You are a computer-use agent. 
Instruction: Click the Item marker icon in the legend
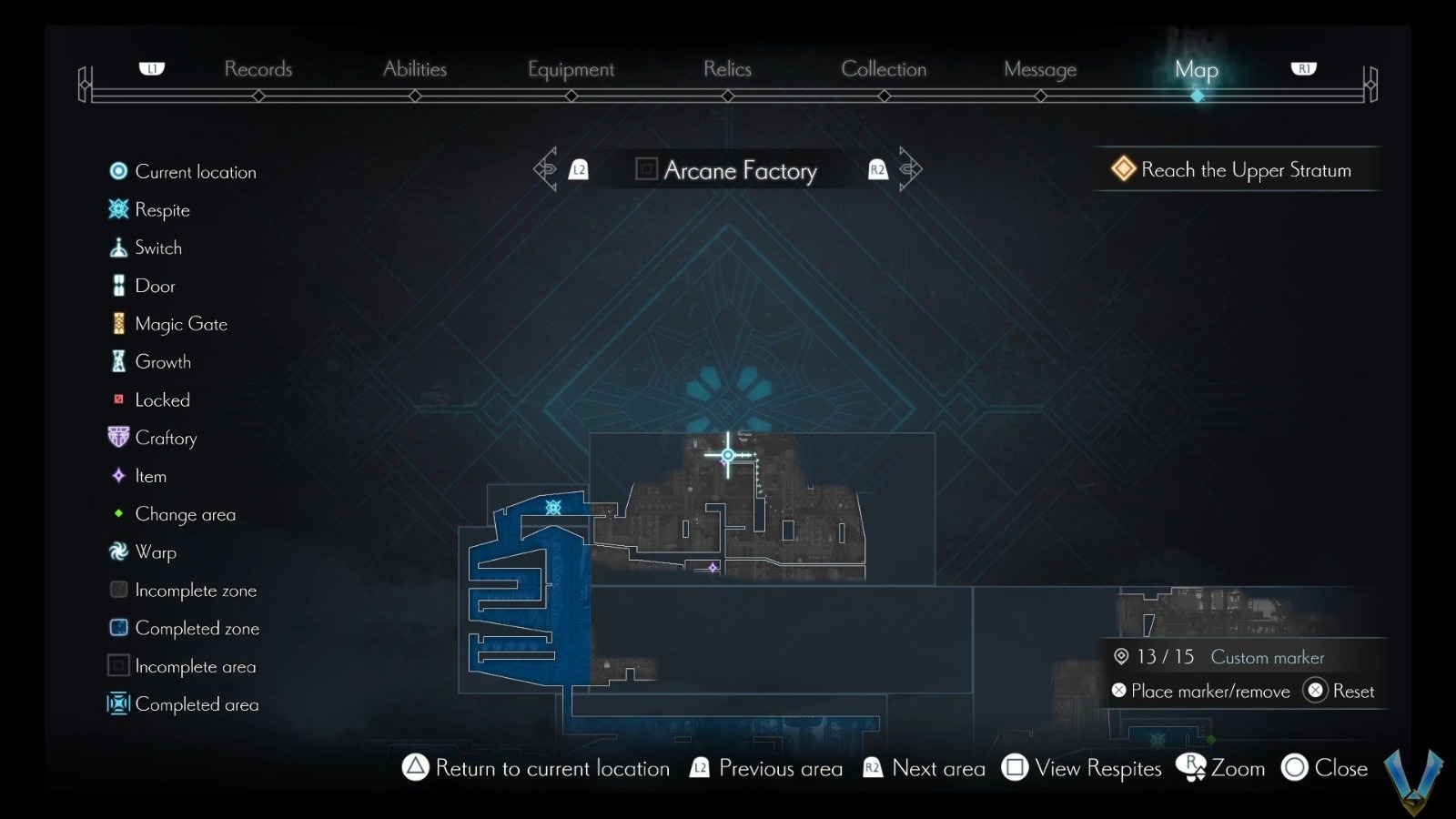tap(117, 475)
